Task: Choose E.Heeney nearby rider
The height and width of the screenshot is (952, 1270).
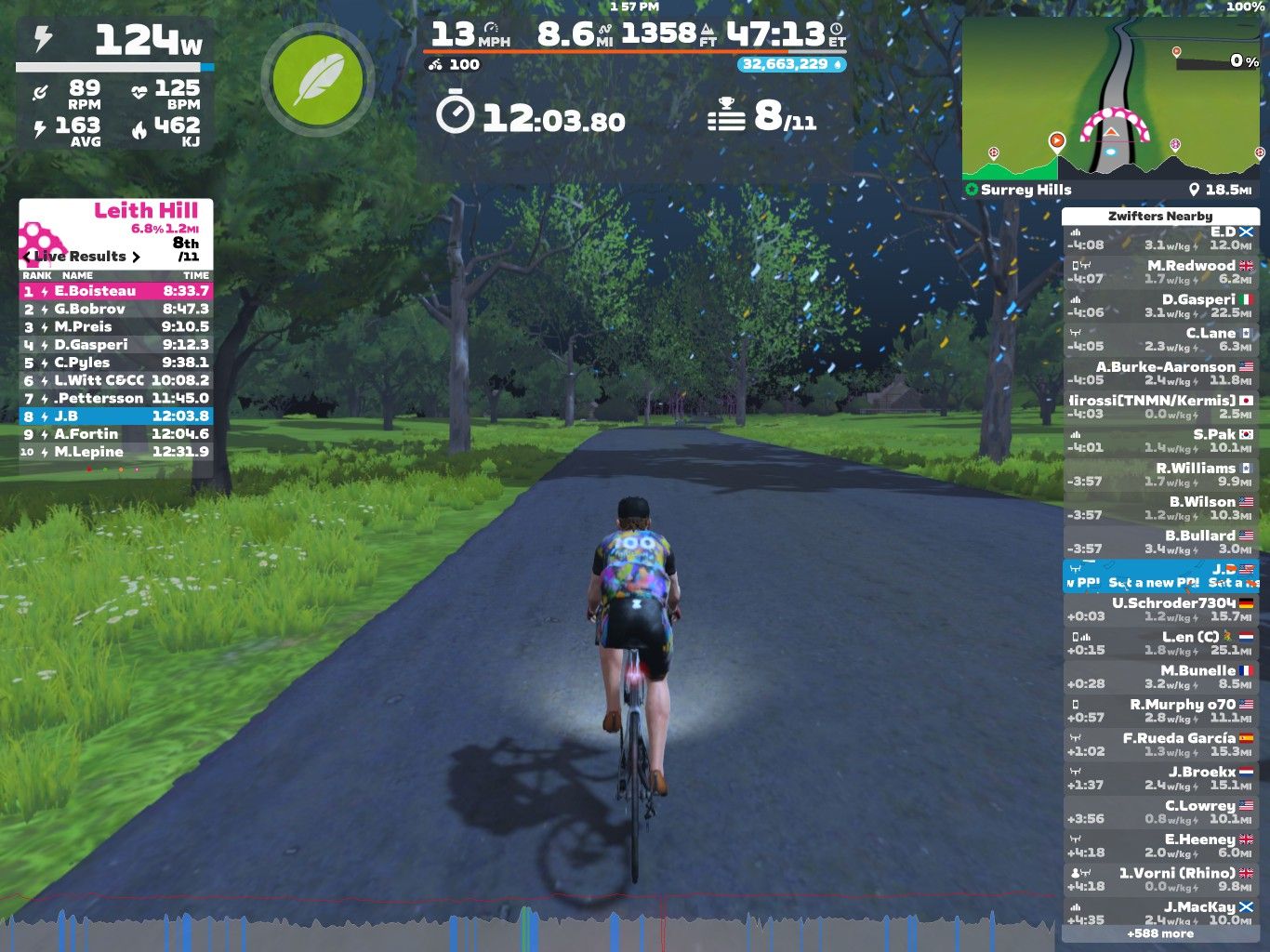Action: [1159, 846]
